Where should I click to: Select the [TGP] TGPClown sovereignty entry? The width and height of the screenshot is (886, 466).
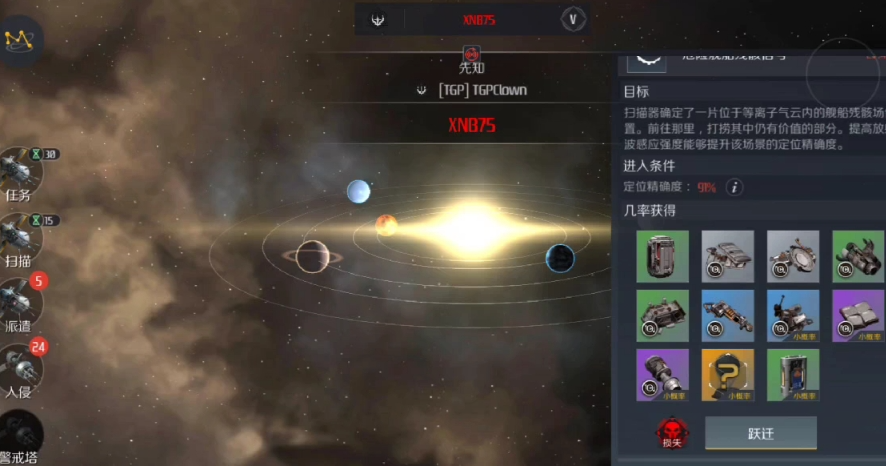pos(472,90)
